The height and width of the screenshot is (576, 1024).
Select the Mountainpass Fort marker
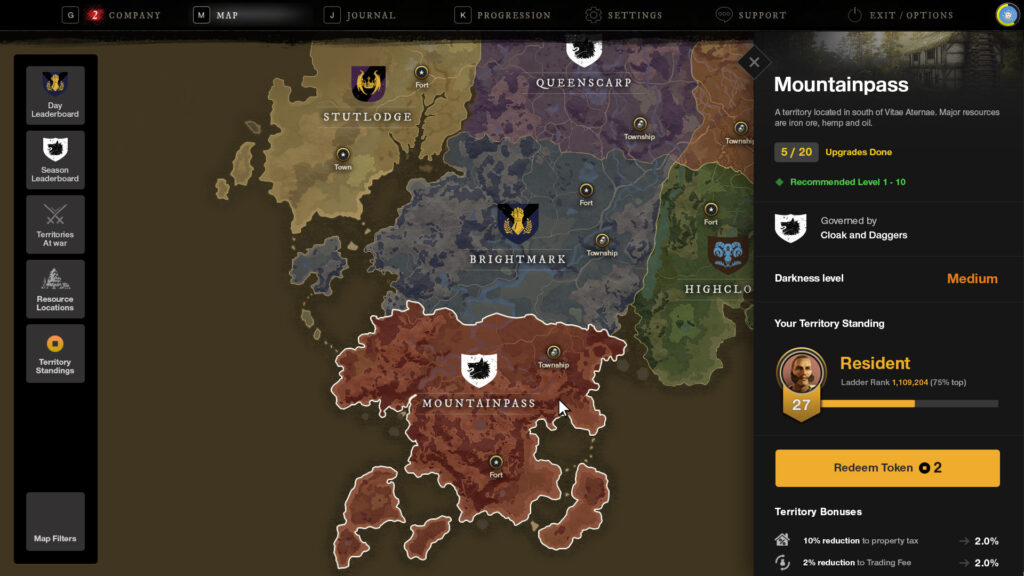pos(496,461)
